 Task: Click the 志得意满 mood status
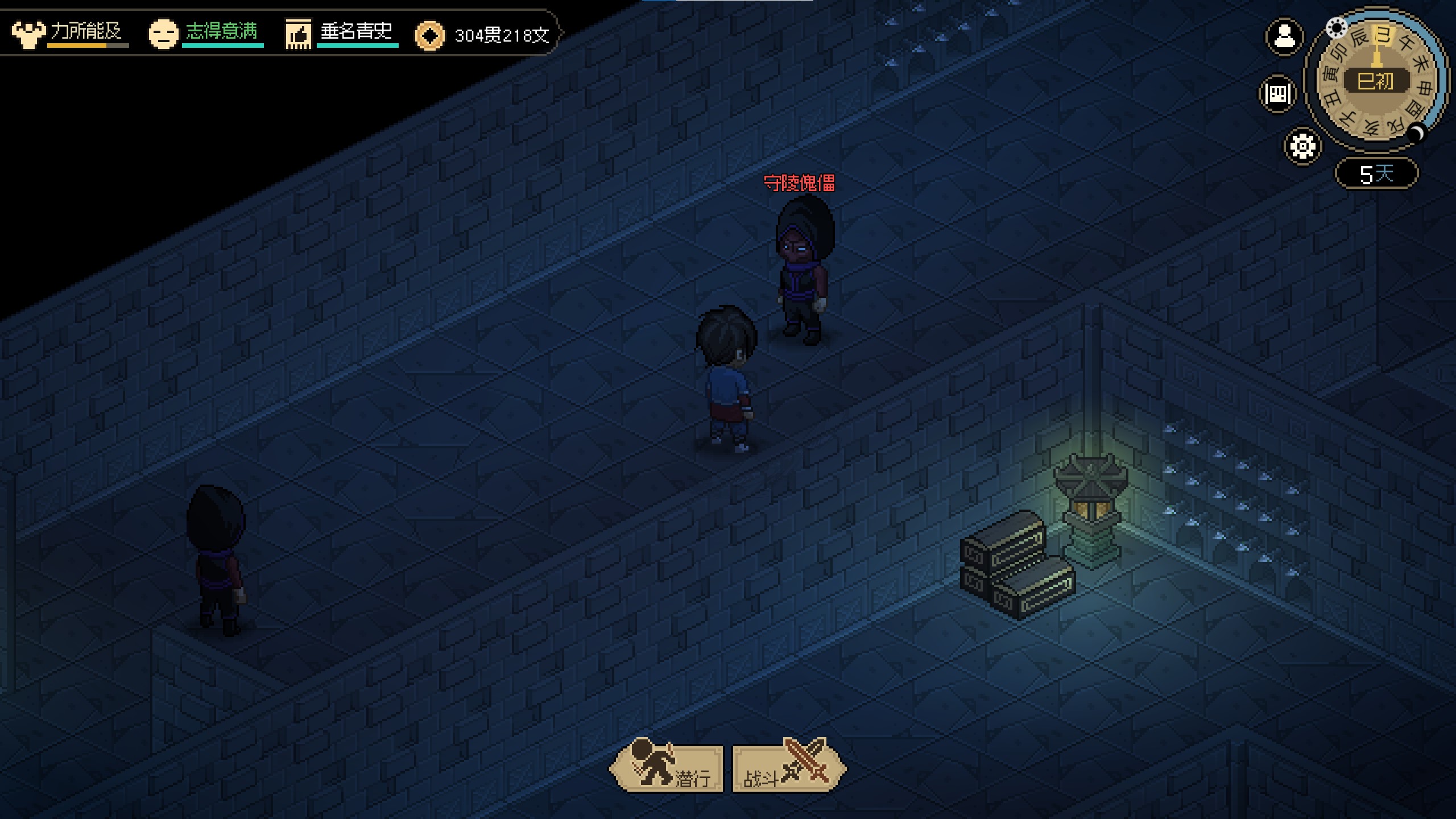click(x=206, y=33)
